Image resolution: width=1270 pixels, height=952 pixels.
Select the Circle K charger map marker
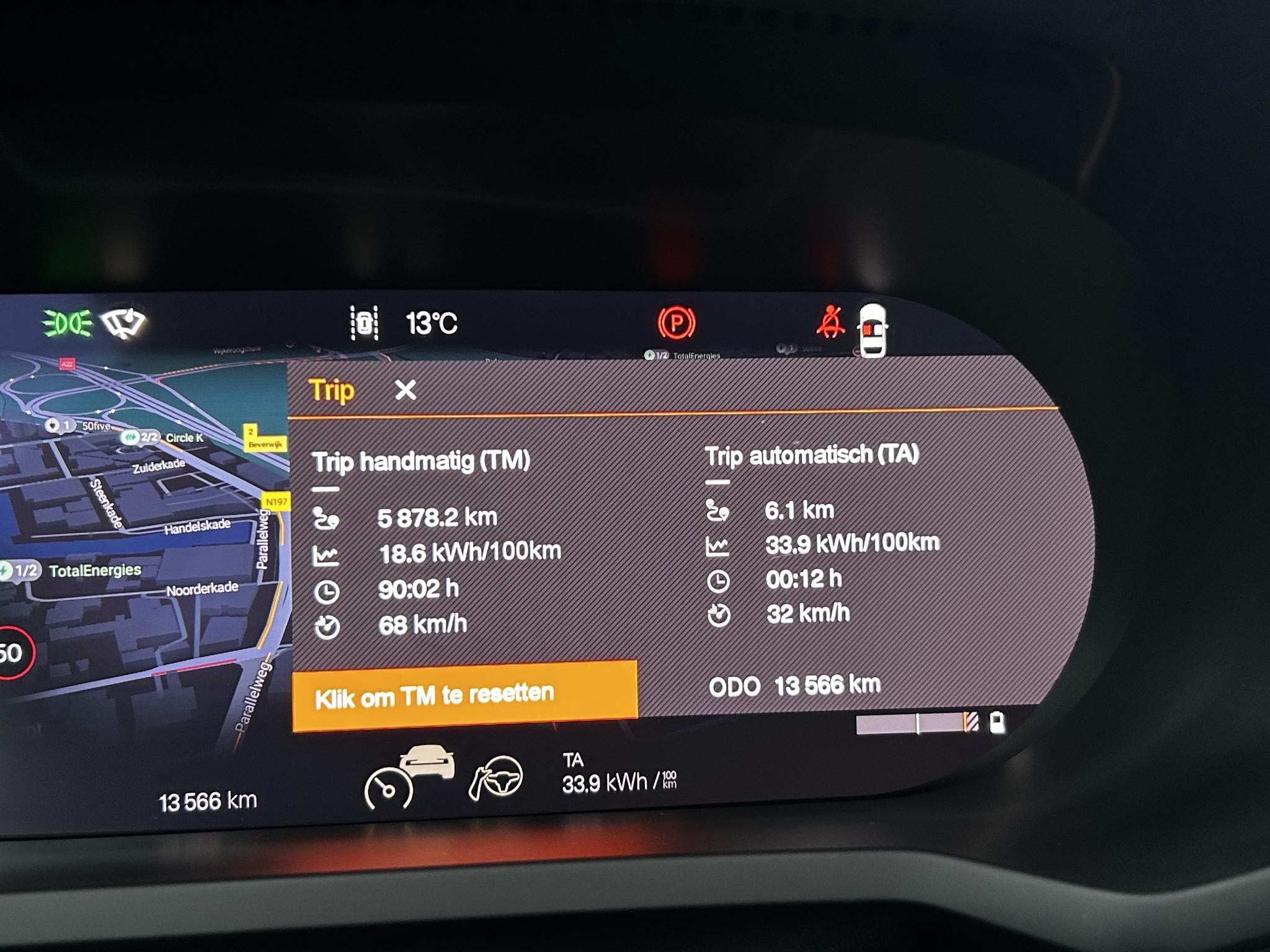pos(141,438)
